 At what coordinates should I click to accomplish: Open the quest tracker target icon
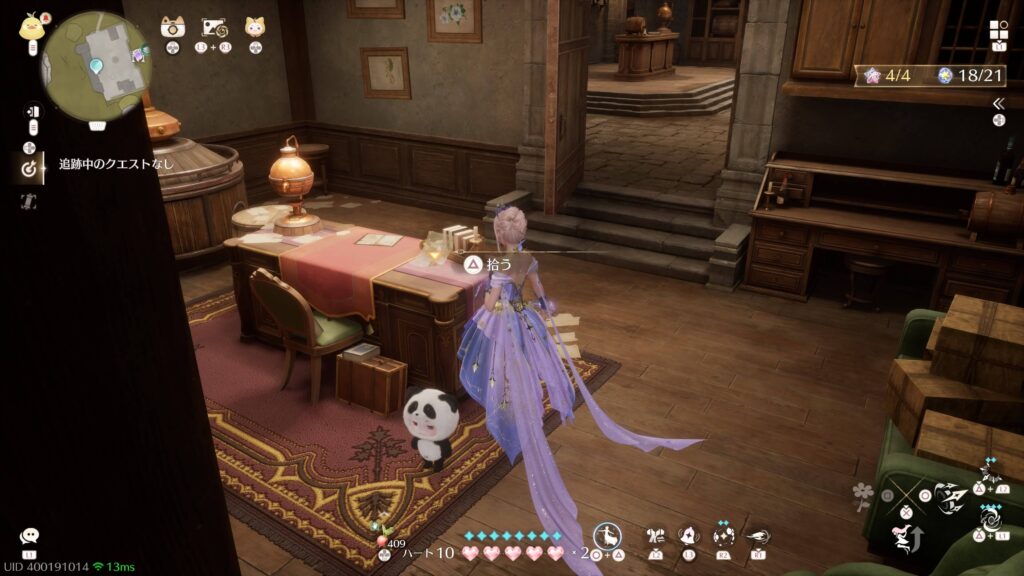click(x=29, y=168)
